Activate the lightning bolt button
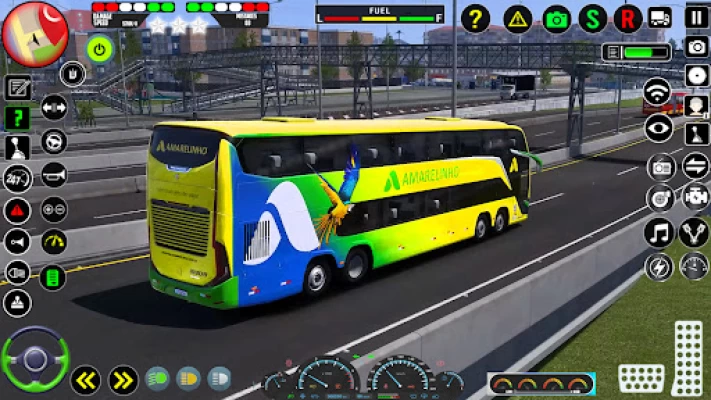 659,267
